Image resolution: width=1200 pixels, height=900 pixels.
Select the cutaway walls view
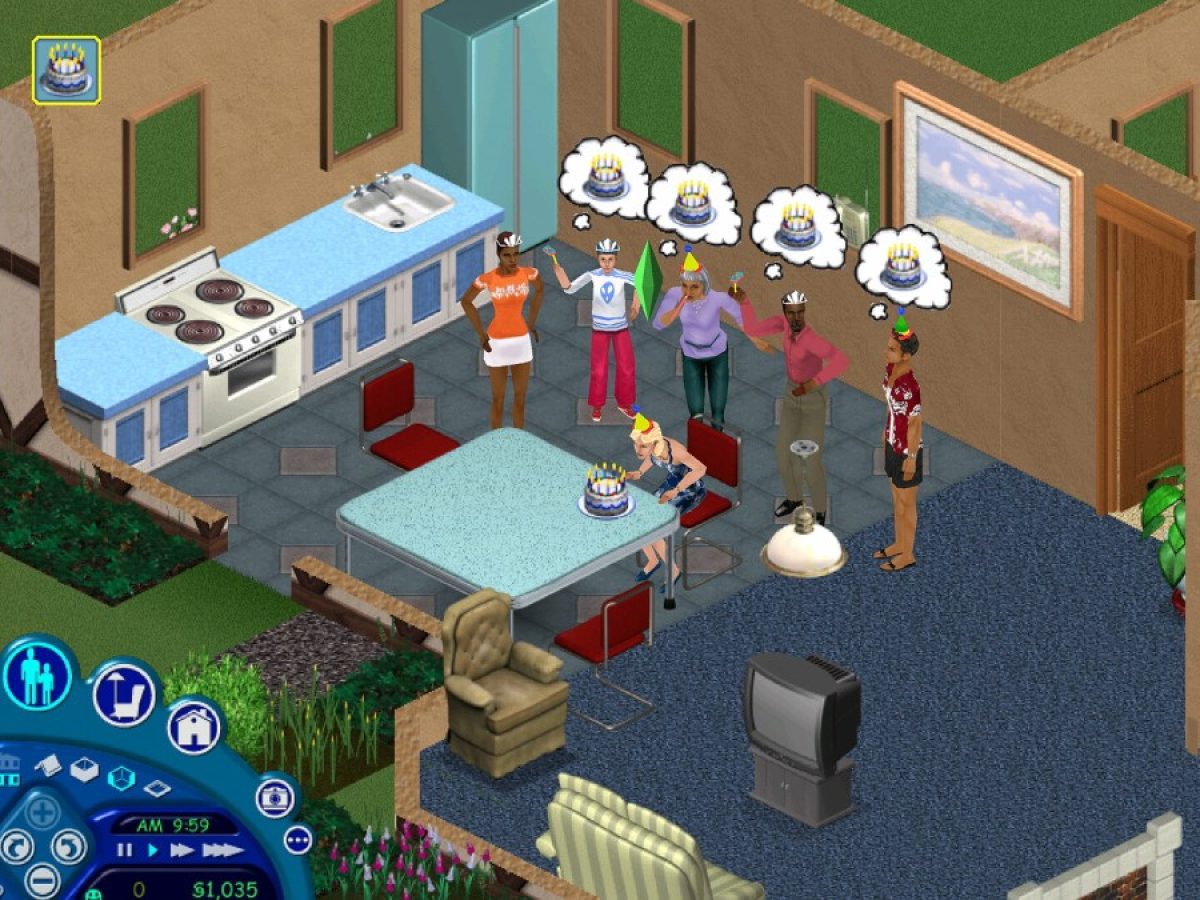(121, 778)
